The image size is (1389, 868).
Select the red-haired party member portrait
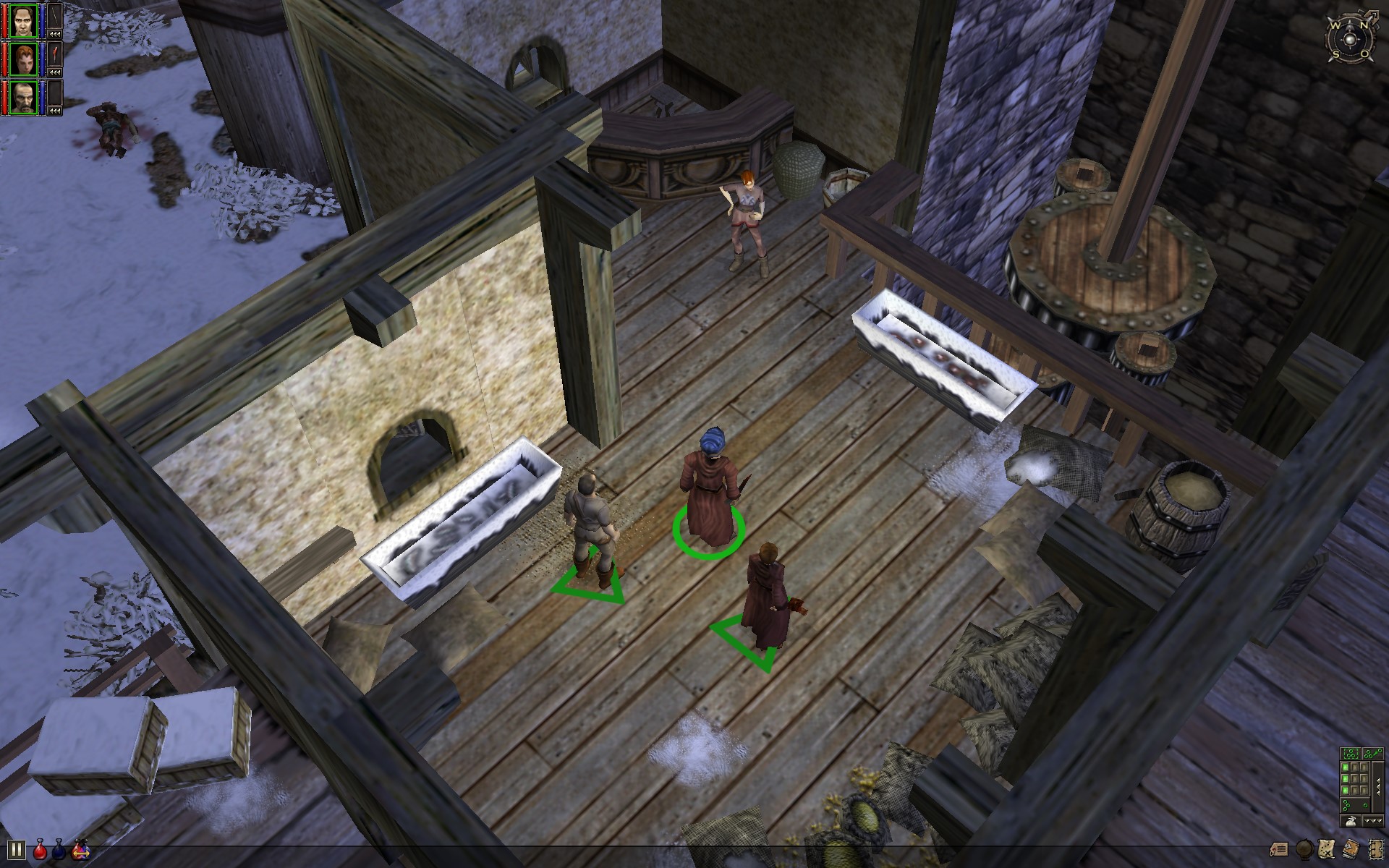tap(24, 59)
